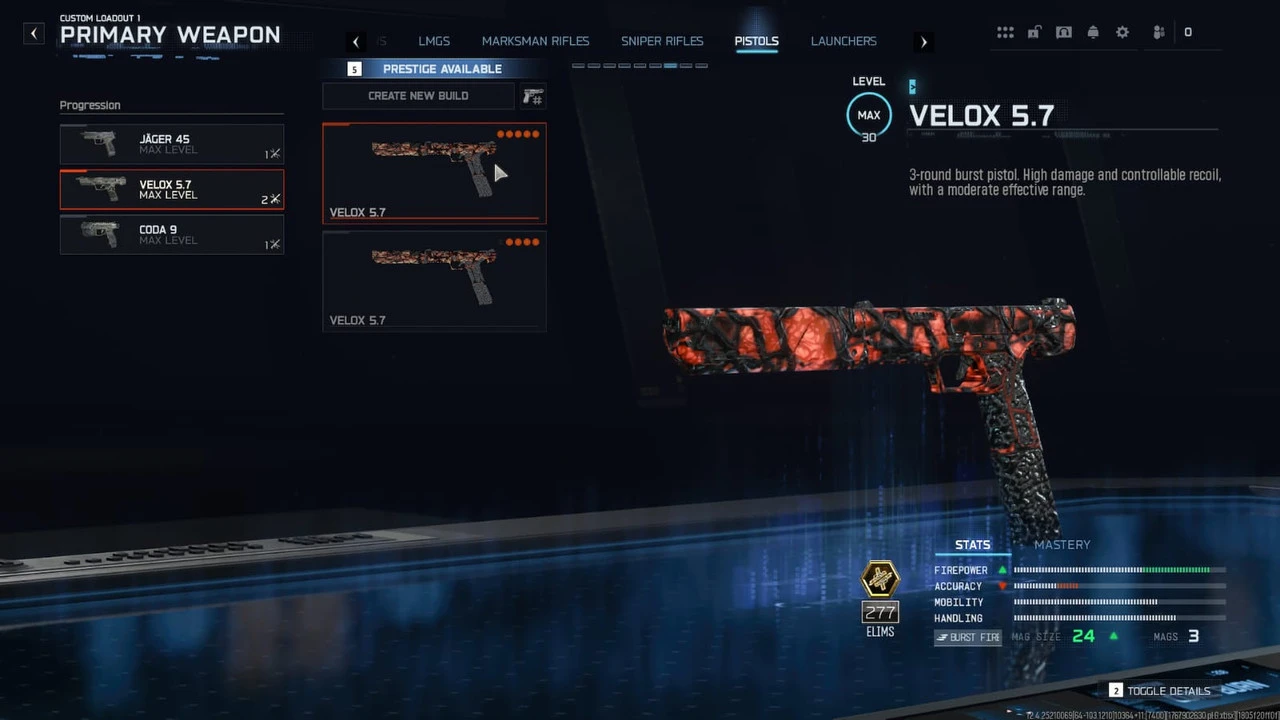Click the pistol rename icon beside Create New Build
Screen dimensions: 1280x720
pos(532,95)
